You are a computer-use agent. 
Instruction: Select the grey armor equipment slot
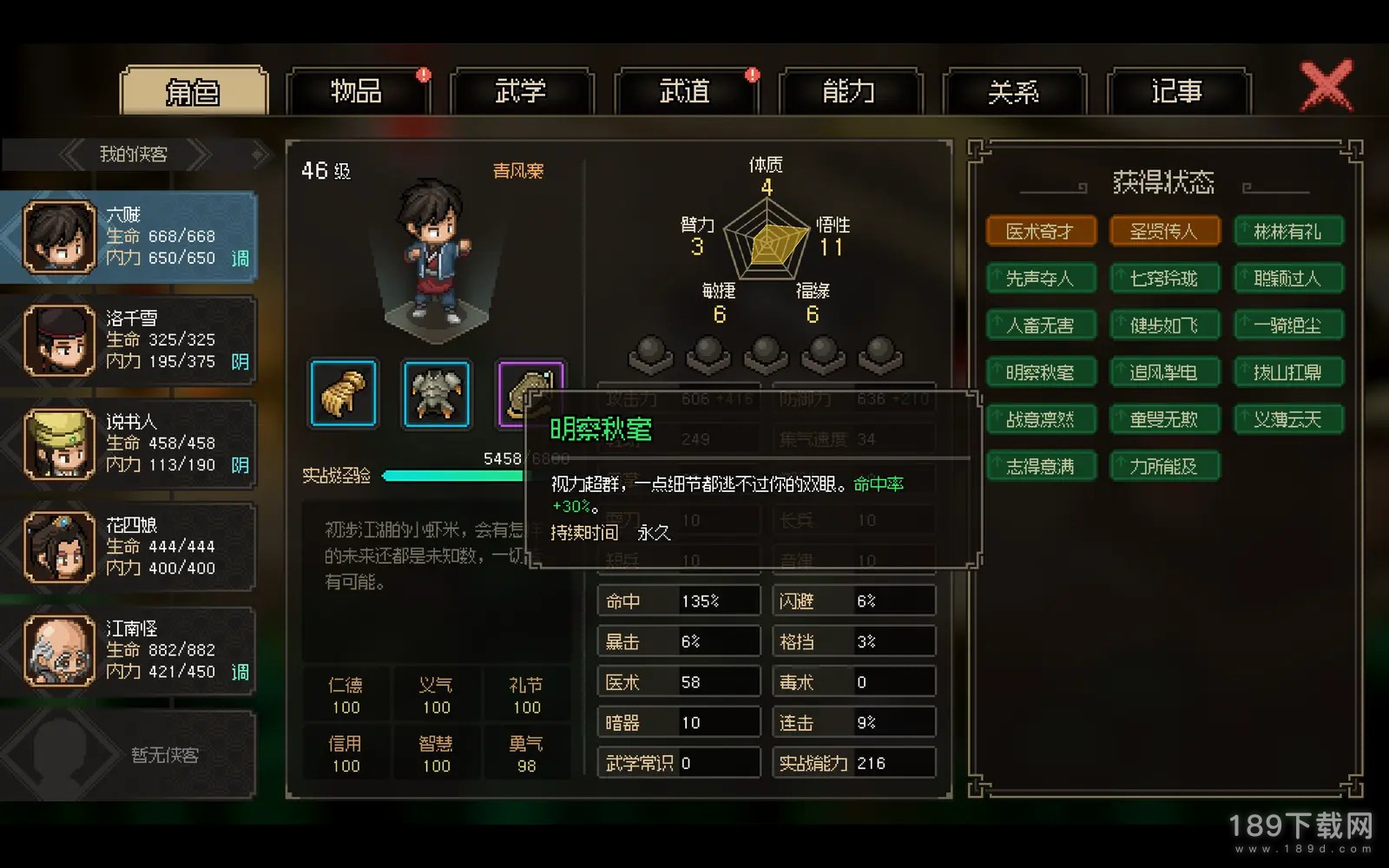pyautogui.click(x=437, y=394)
